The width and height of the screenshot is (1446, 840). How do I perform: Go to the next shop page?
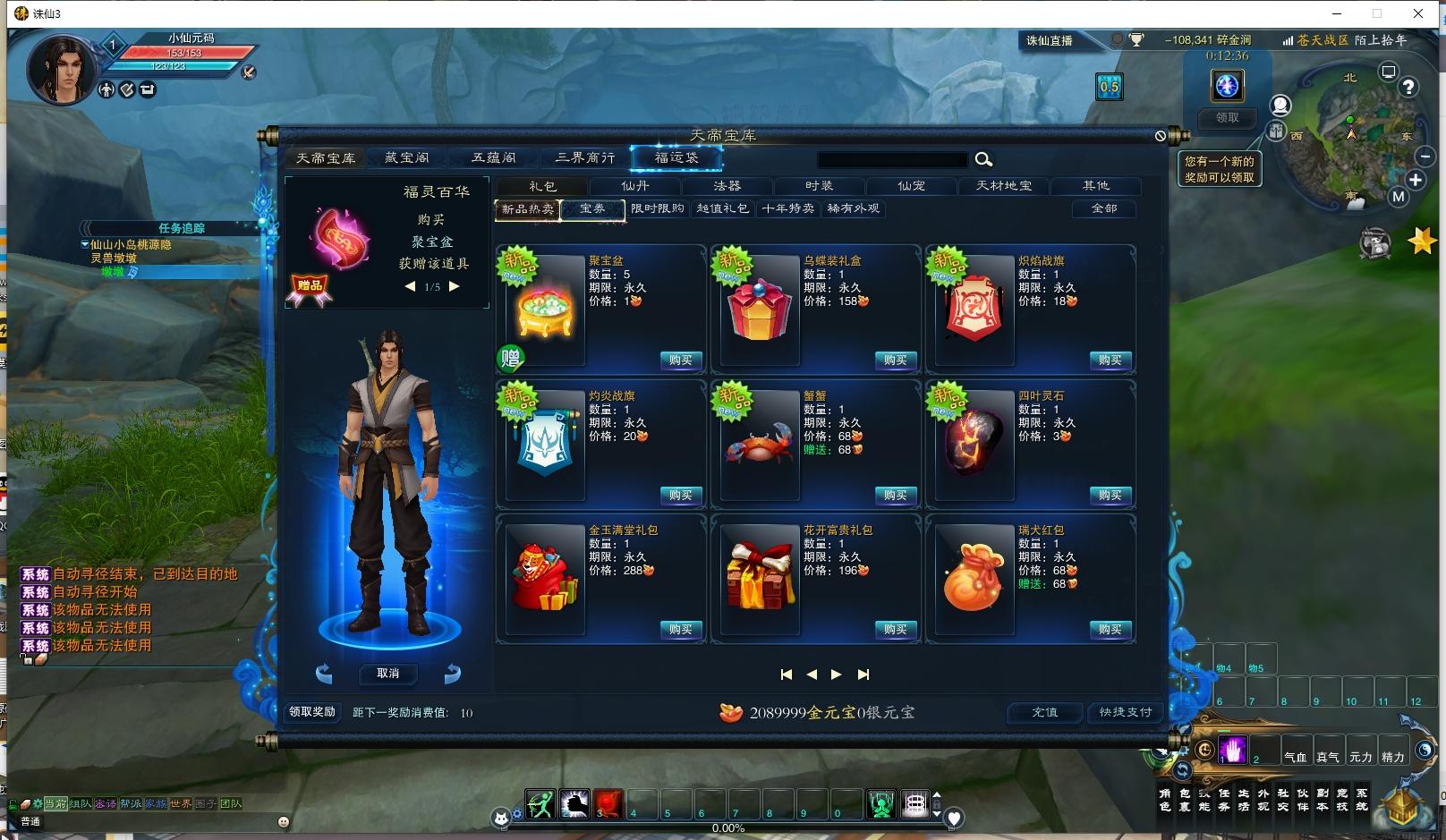(836, 675)
